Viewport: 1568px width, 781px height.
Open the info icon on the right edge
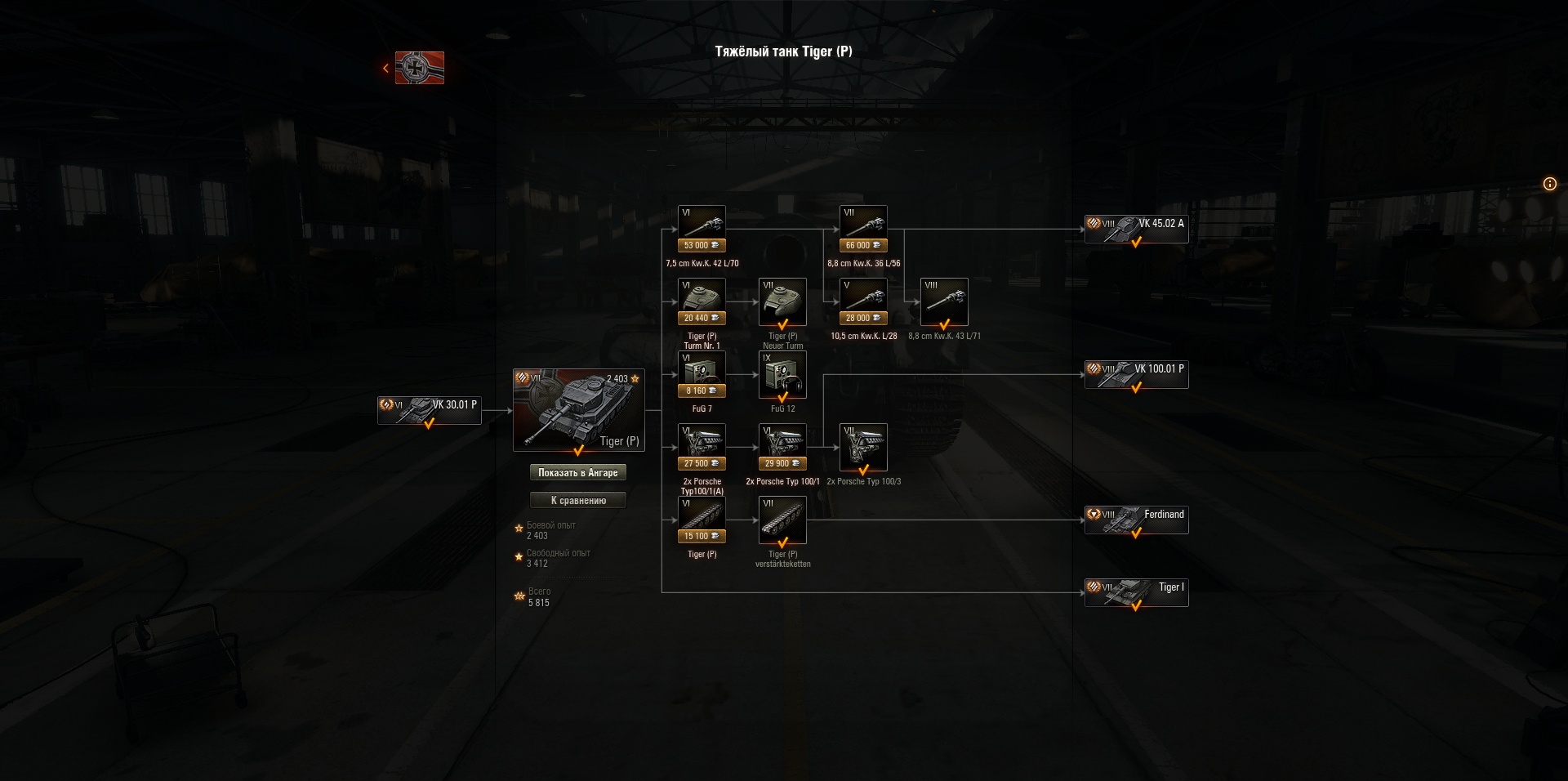click(1549, 185)
